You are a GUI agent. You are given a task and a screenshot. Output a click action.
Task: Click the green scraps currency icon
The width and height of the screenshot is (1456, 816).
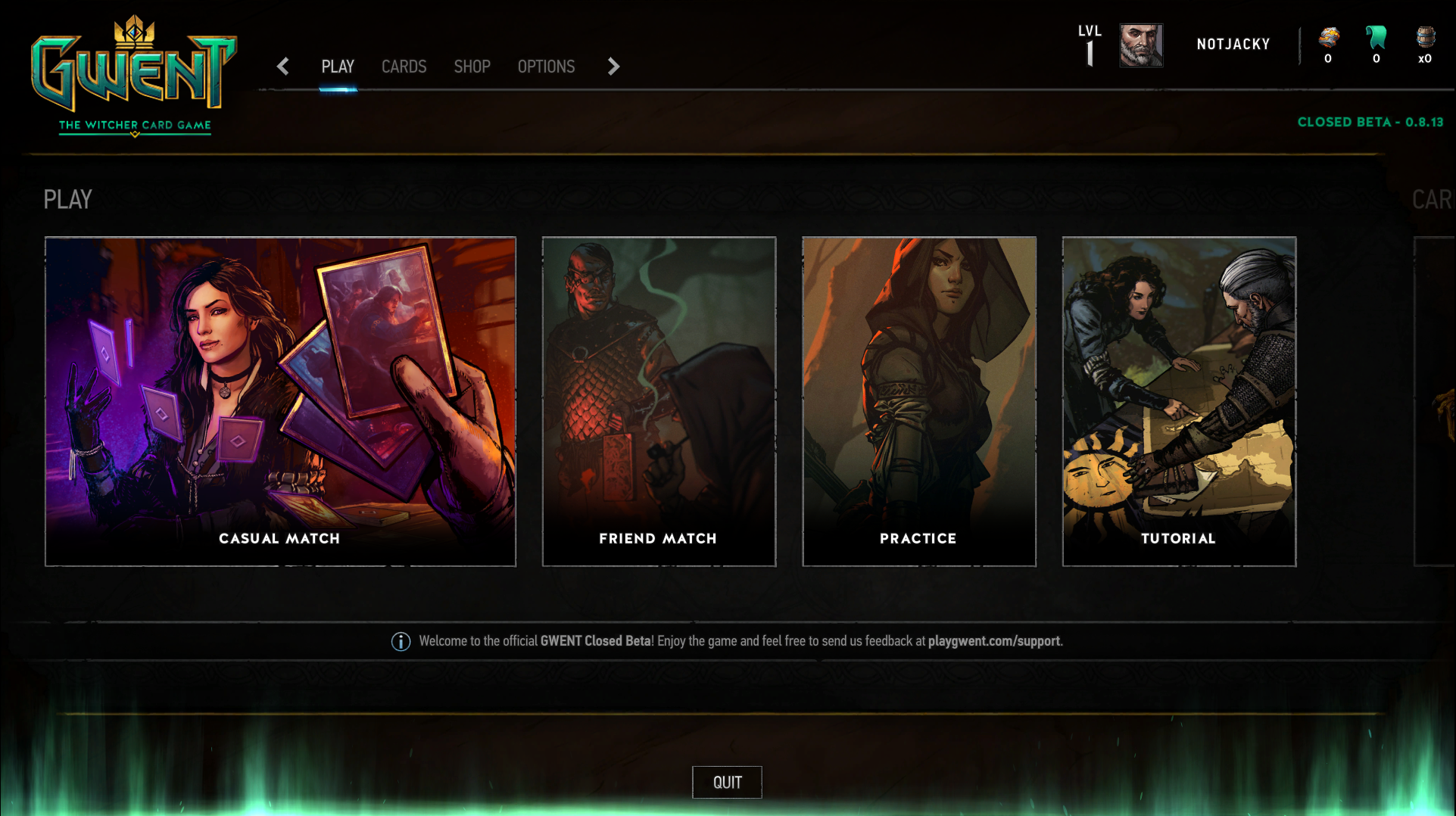[1376, 38]
